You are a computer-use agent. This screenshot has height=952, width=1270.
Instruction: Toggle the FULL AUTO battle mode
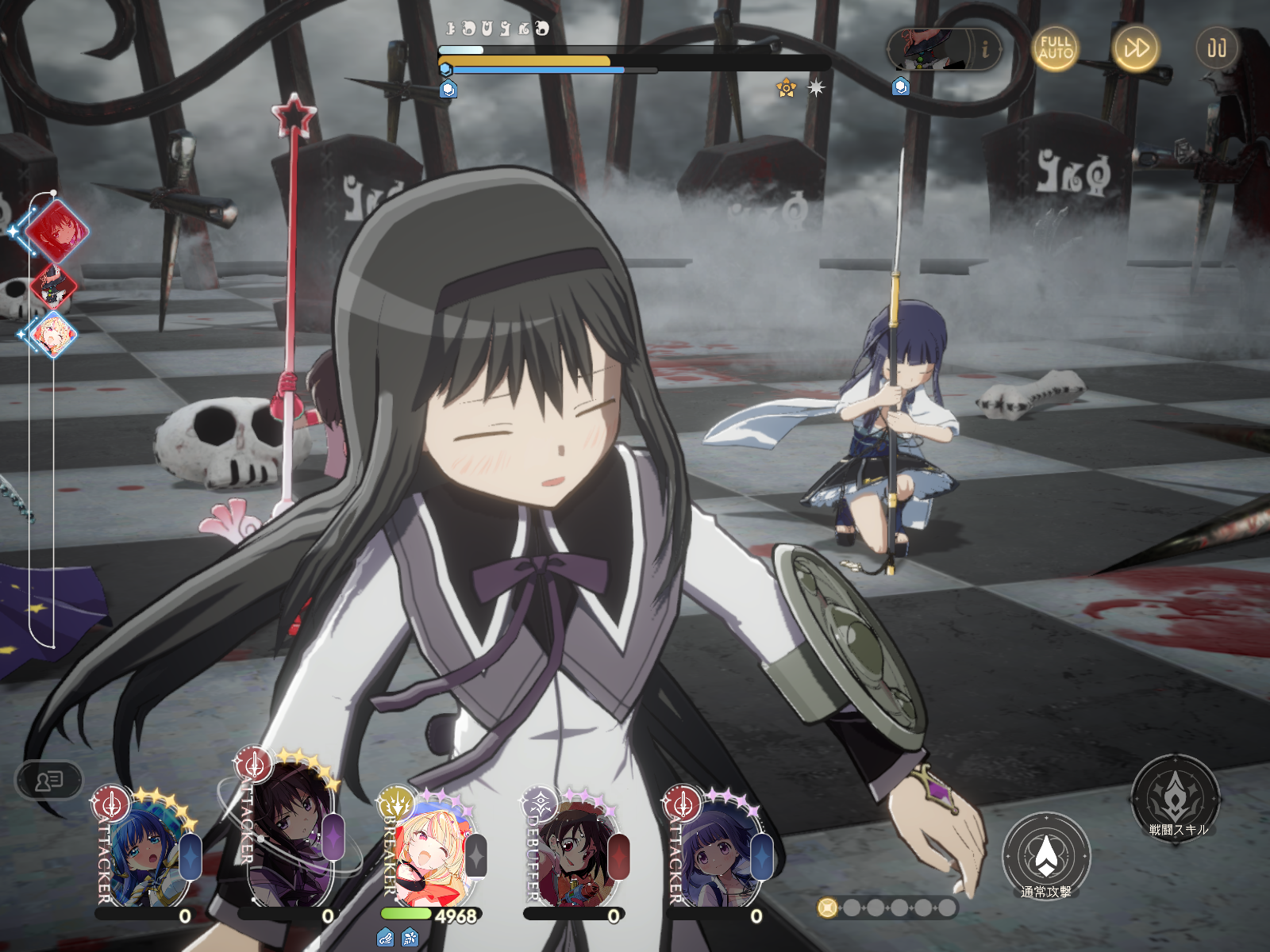coord(1055,48)
